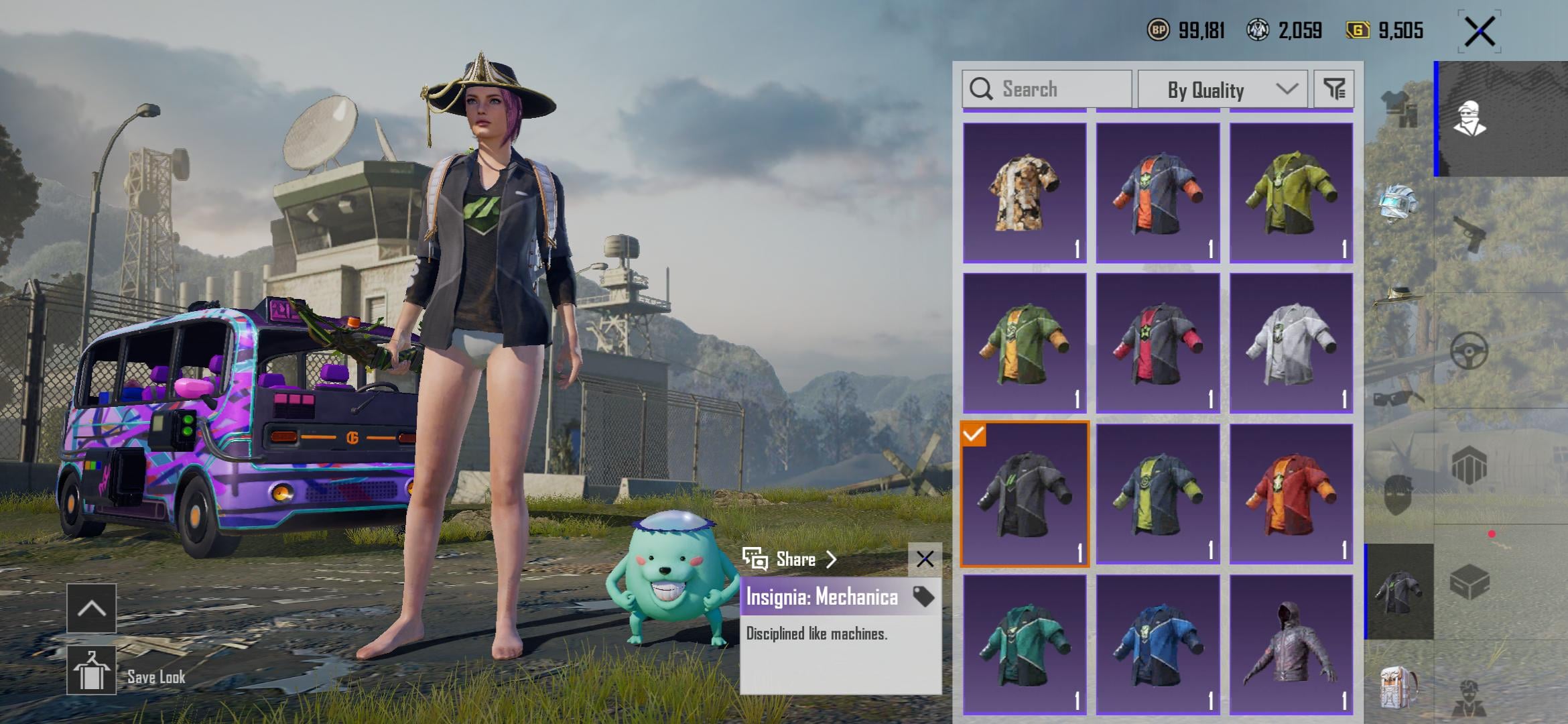Select the red and orange jacket
Viewport: 1568px width, 724px height.
1291,494
